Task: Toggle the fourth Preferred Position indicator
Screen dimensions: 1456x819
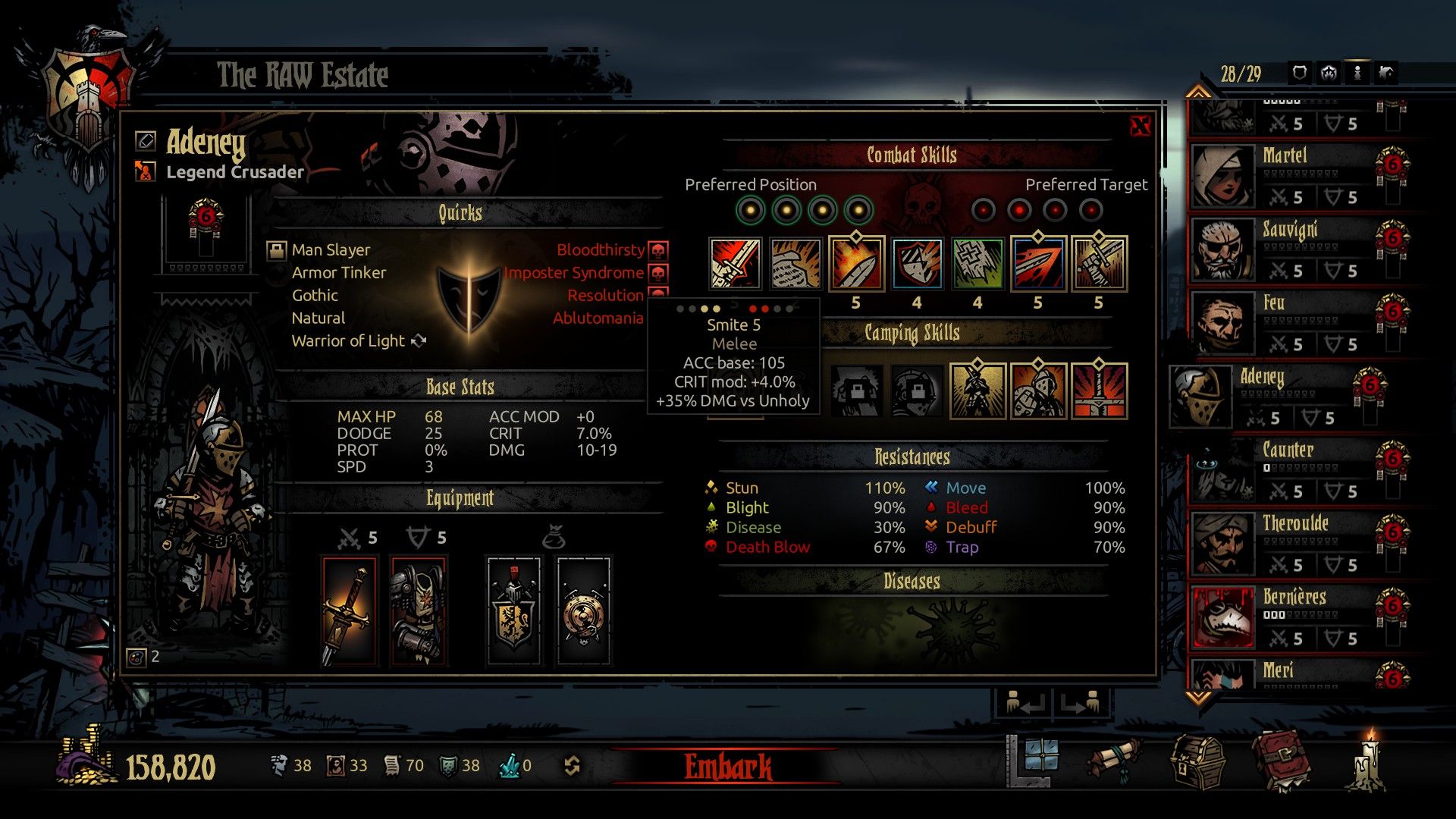Action: tap(858, 208)
